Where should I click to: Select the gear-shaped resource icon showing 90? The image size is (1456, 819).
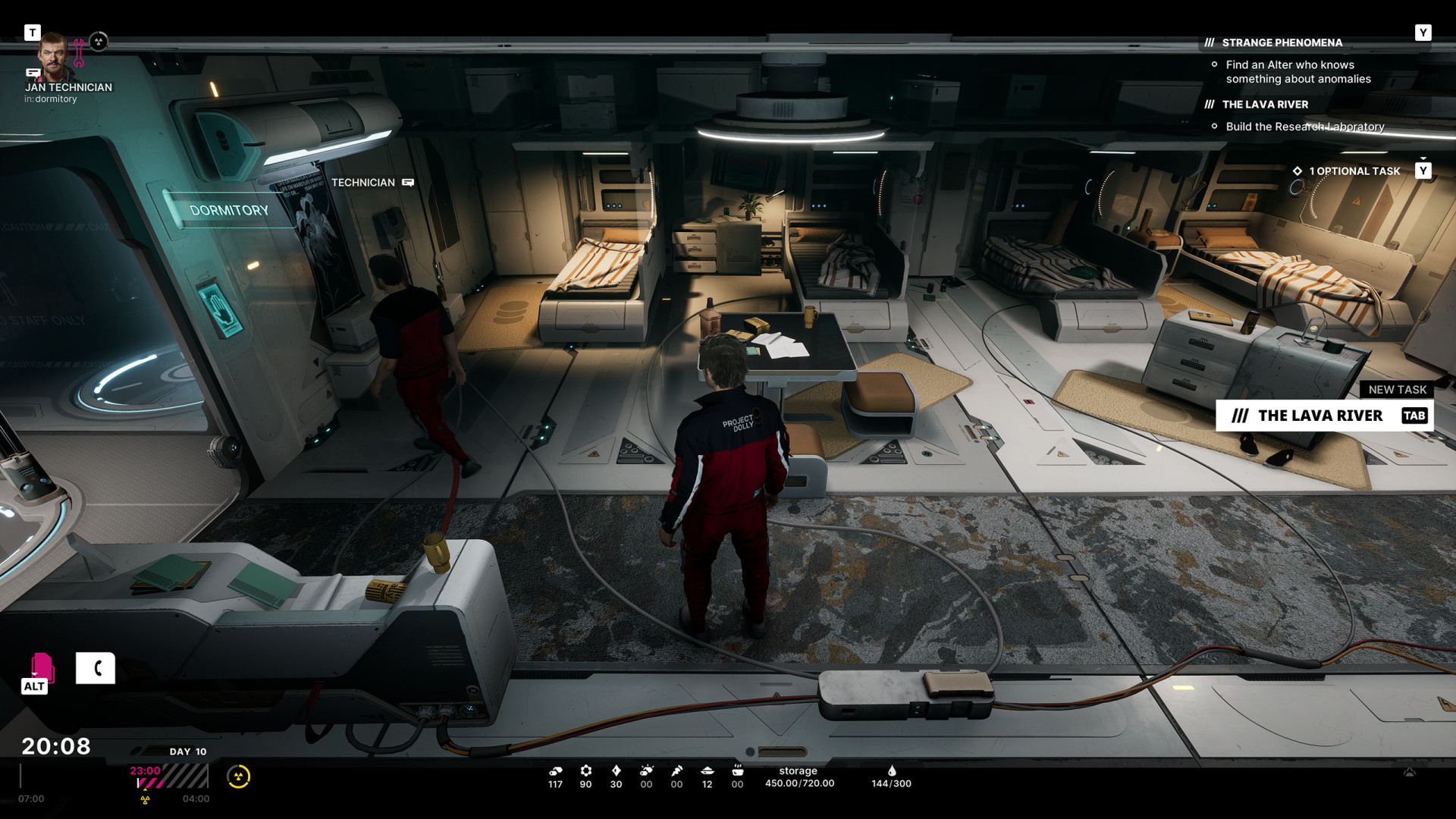[x=585, y=770]
